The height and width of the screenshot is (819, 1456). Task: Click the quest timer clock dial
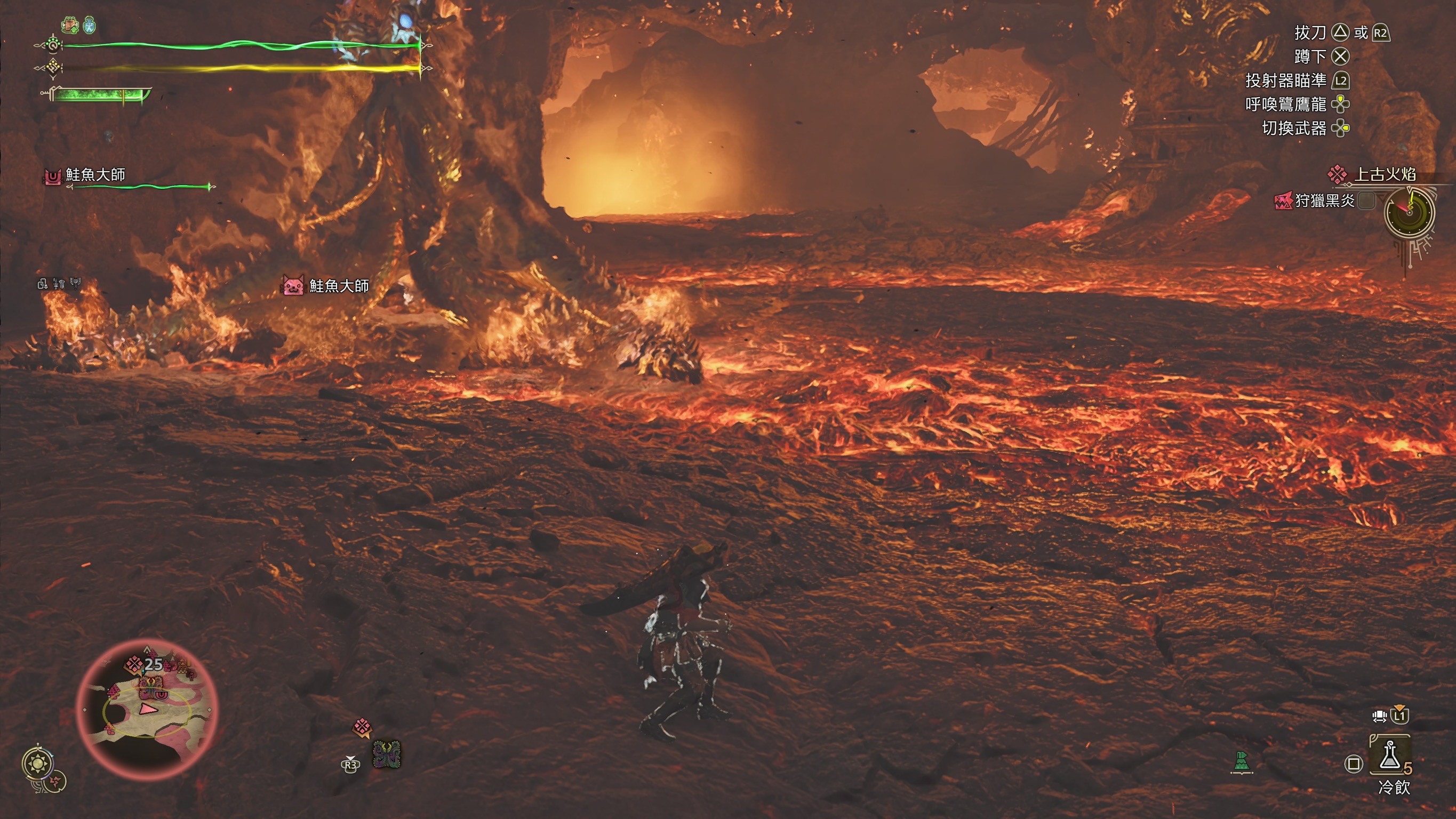[x=1409, y=212]
